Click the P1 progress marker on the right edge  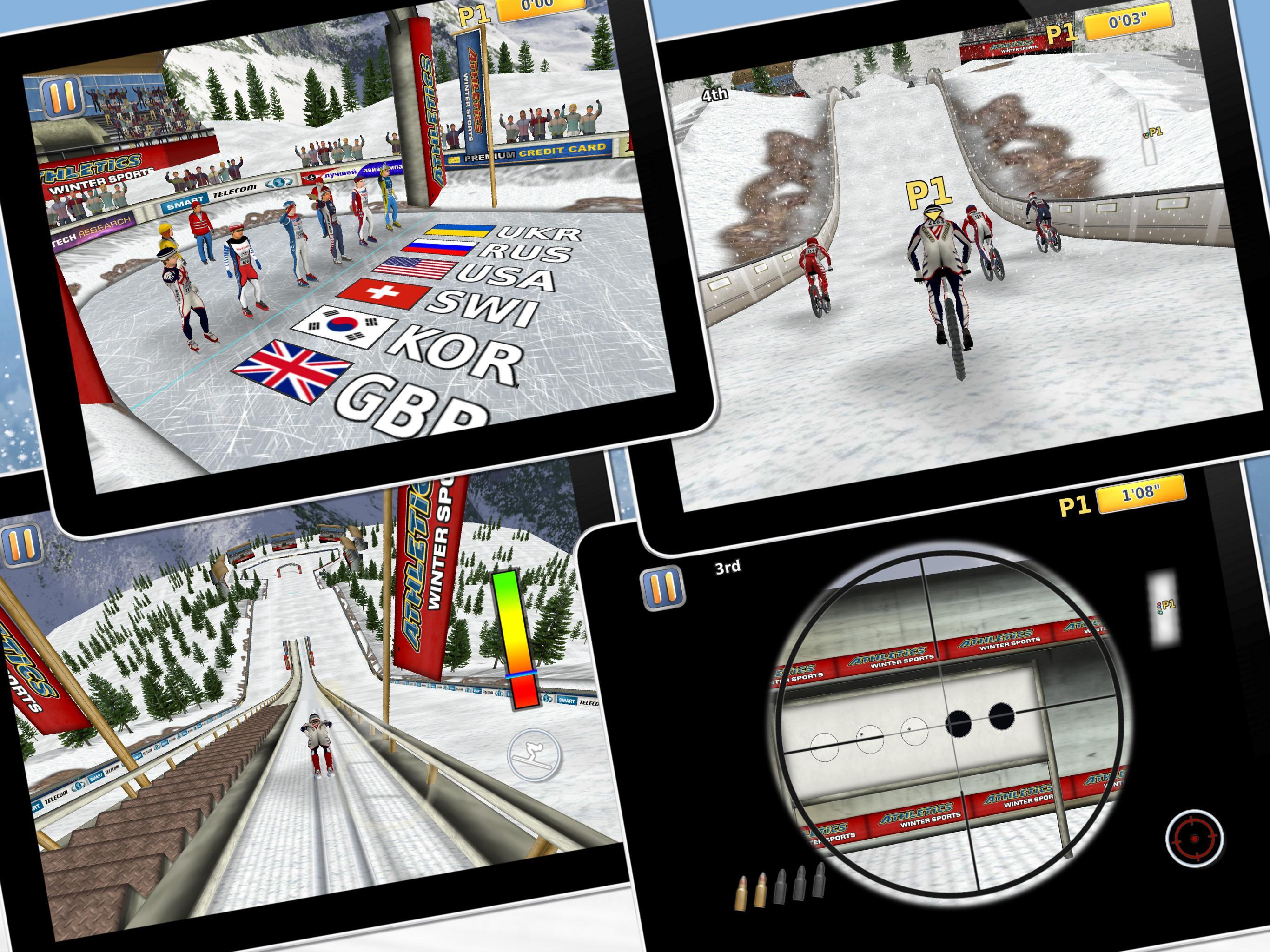[x=1155, y=132]
